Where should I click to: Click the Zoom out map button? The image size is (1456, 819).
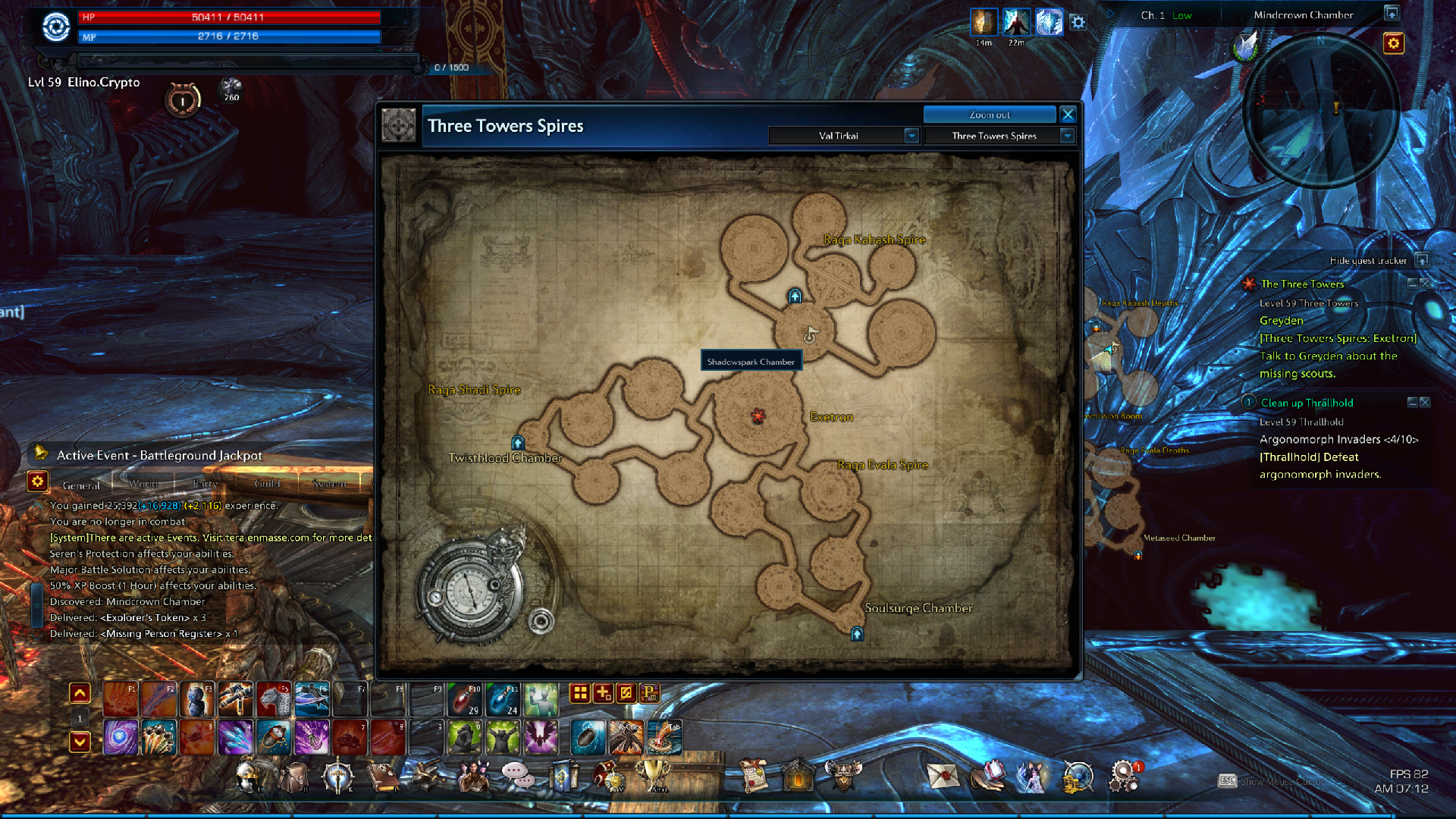[989, 115]
